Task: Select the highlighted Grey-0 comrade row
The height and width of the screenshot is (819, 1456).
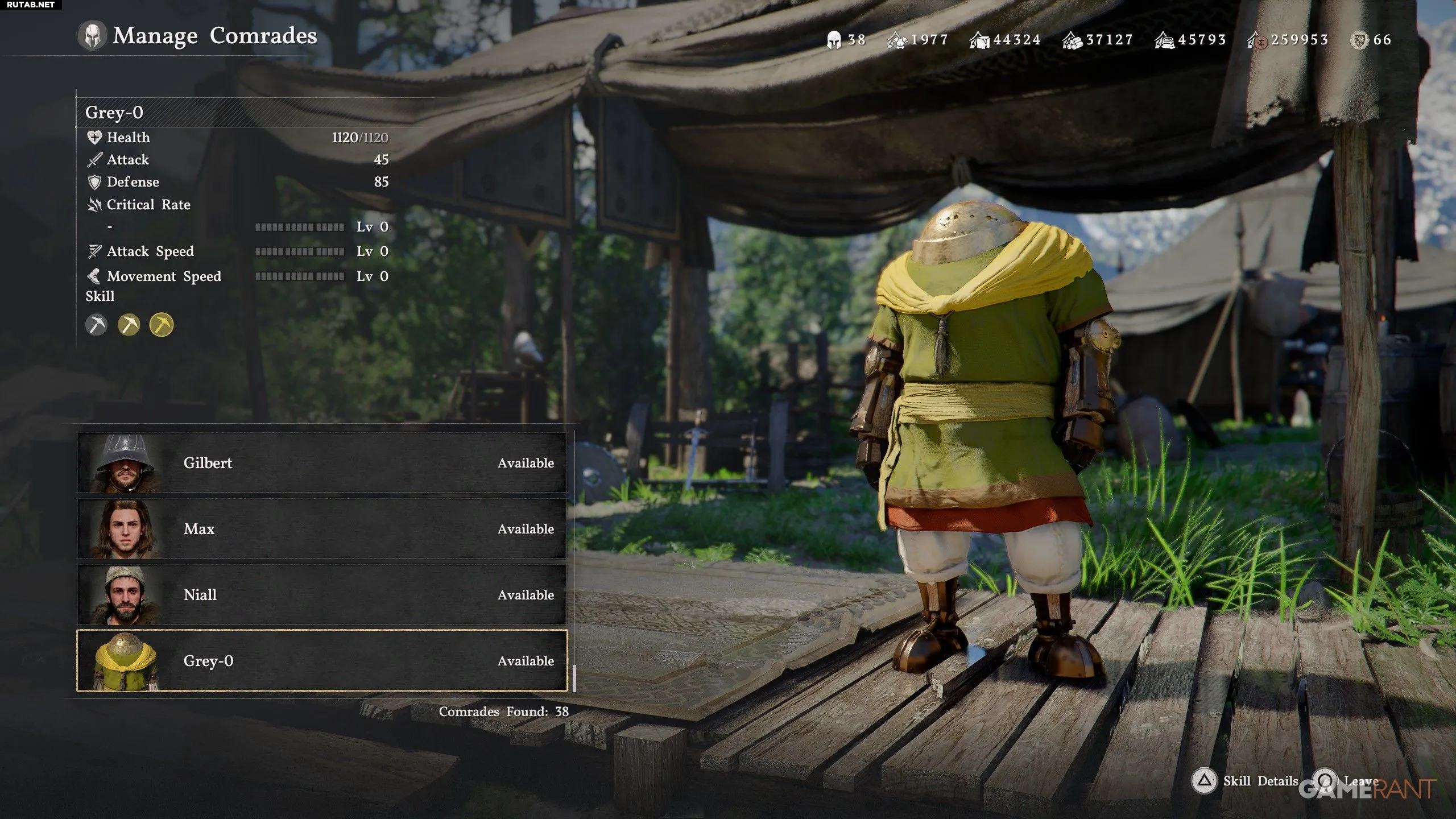Action: point(322,661)
